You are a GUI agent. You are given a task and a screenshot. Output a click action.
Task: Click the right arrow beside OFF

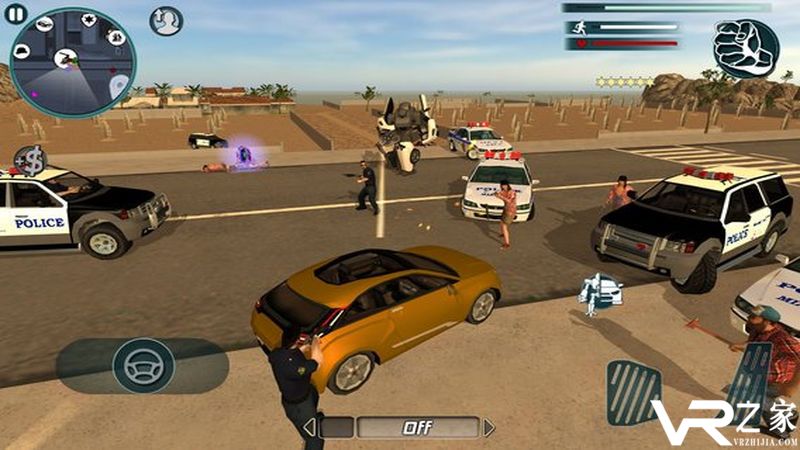(489, 428)
